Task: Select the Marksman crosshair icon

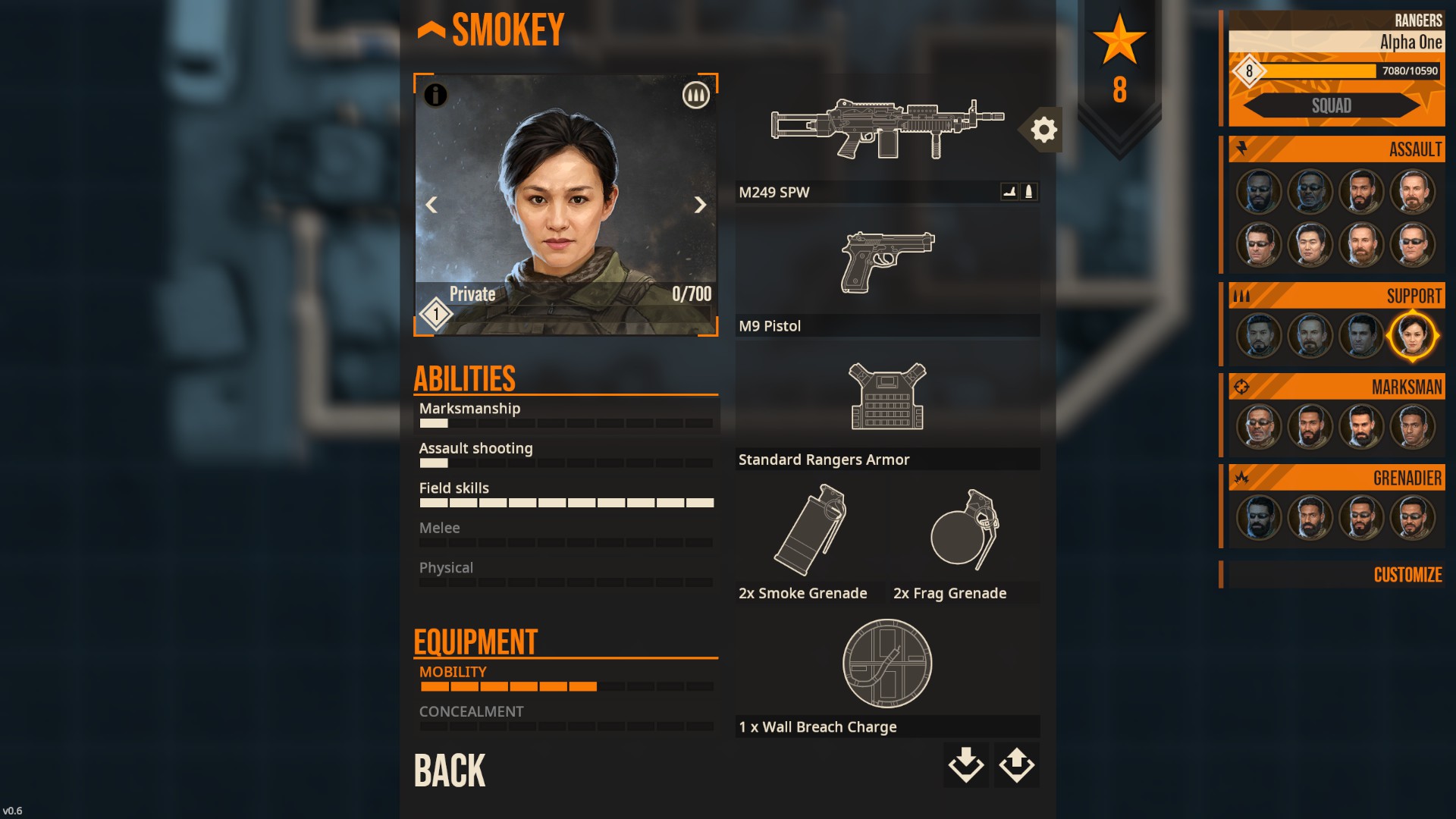Action: (1241, 387)
